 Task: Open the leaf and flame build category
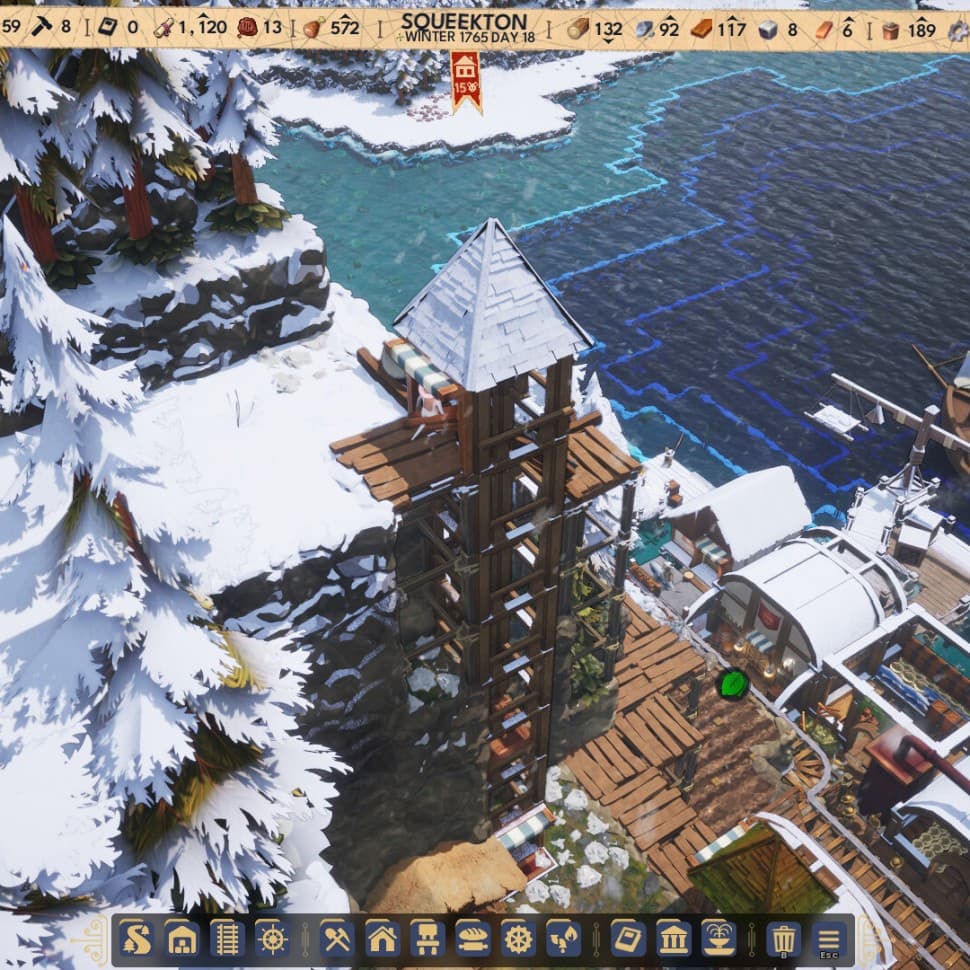(564, 939)
